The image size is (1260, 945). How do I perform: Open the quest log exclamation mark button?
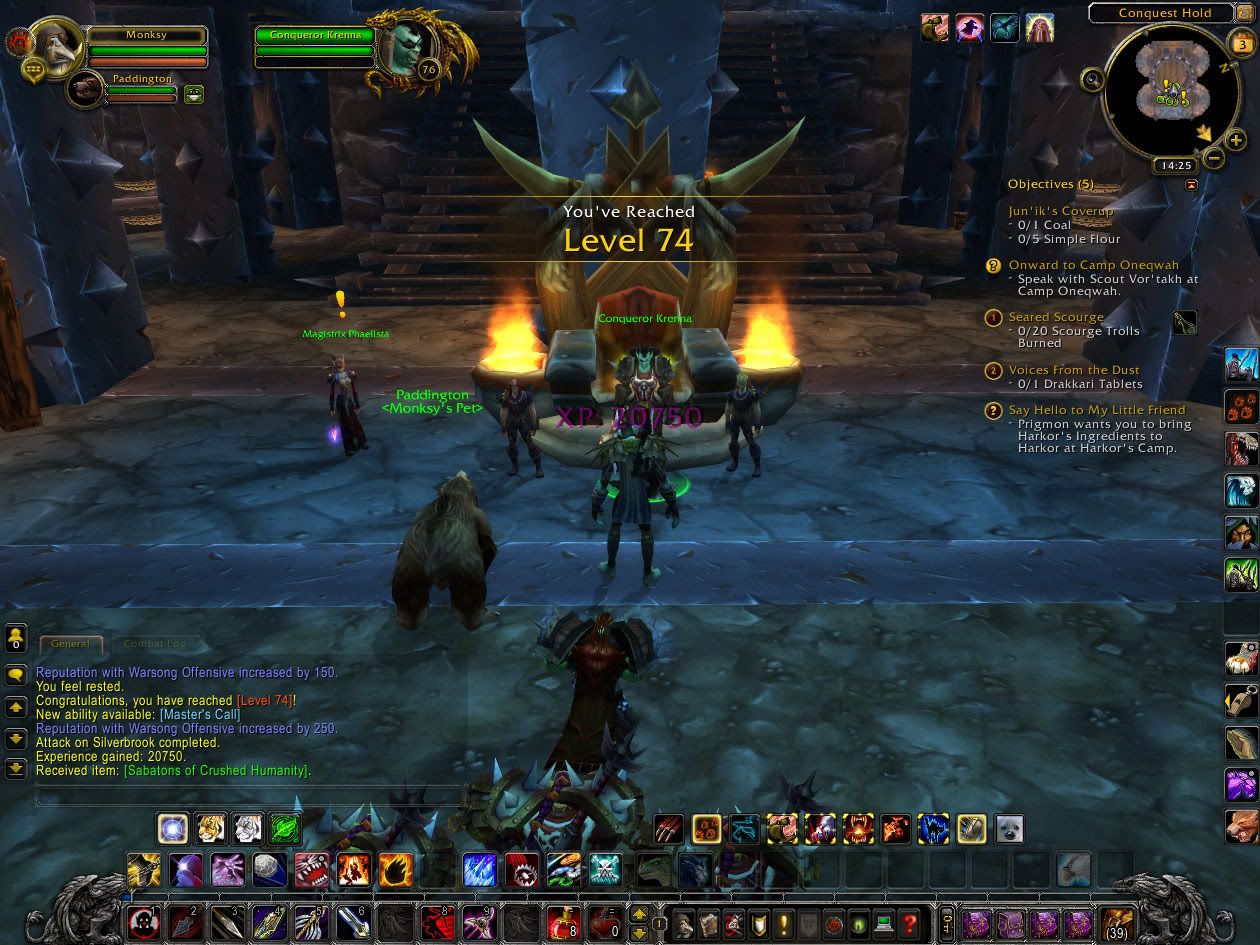[x=784, y=922]
